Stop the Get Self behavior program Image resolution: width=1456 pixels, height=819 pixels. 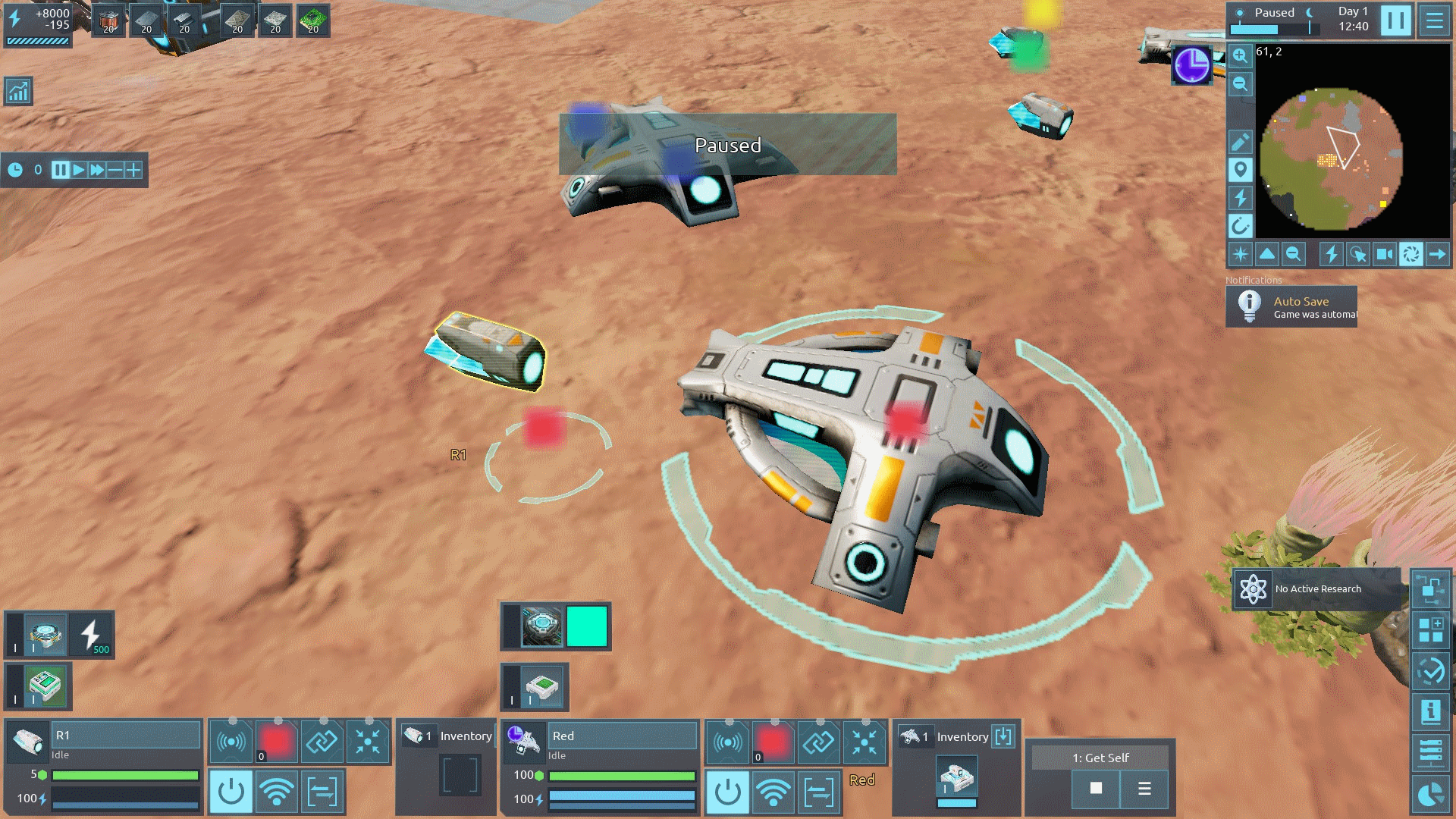1096,789
